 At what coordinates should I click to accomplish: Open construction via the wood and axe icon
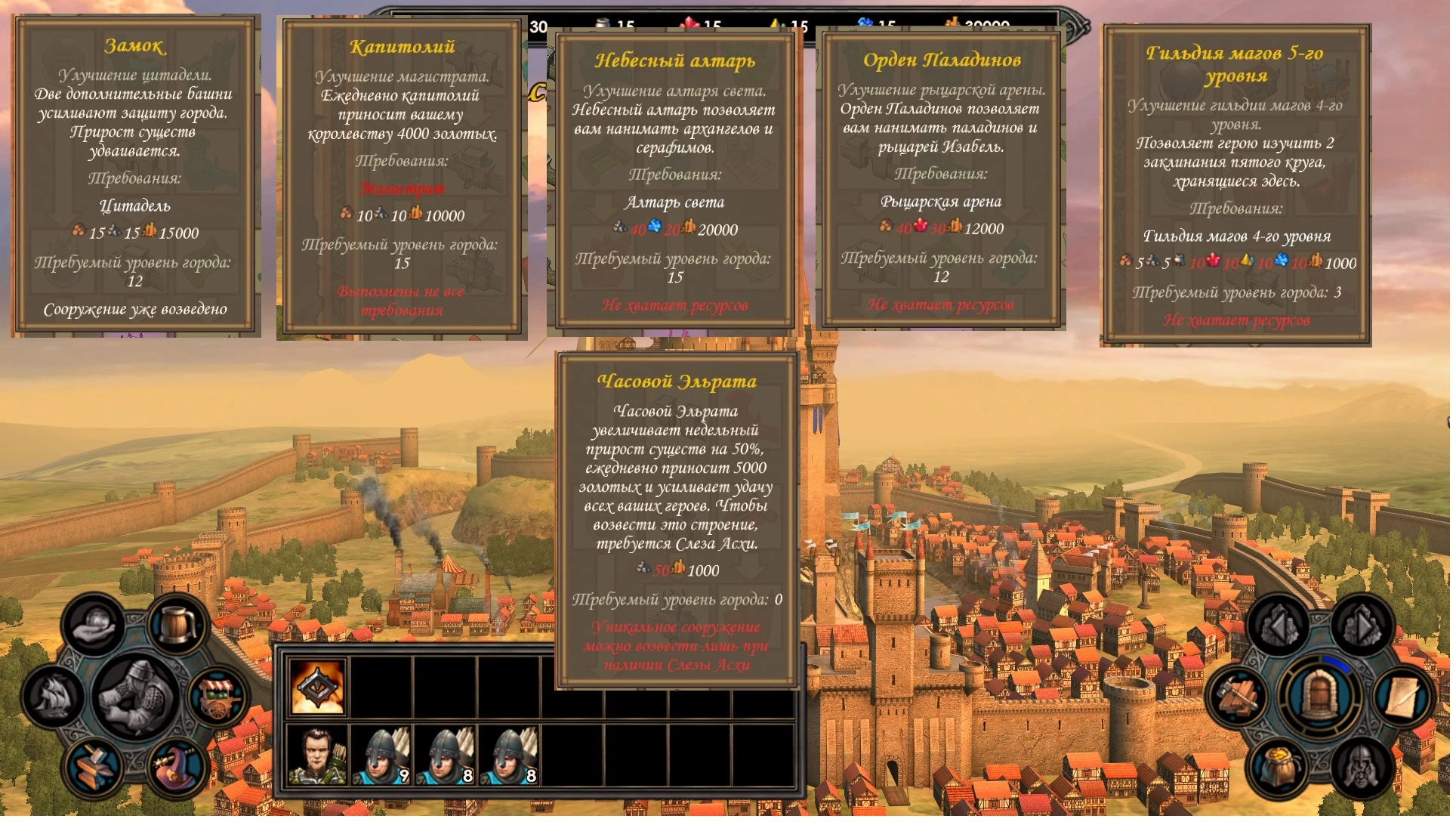coord(1236,696)
